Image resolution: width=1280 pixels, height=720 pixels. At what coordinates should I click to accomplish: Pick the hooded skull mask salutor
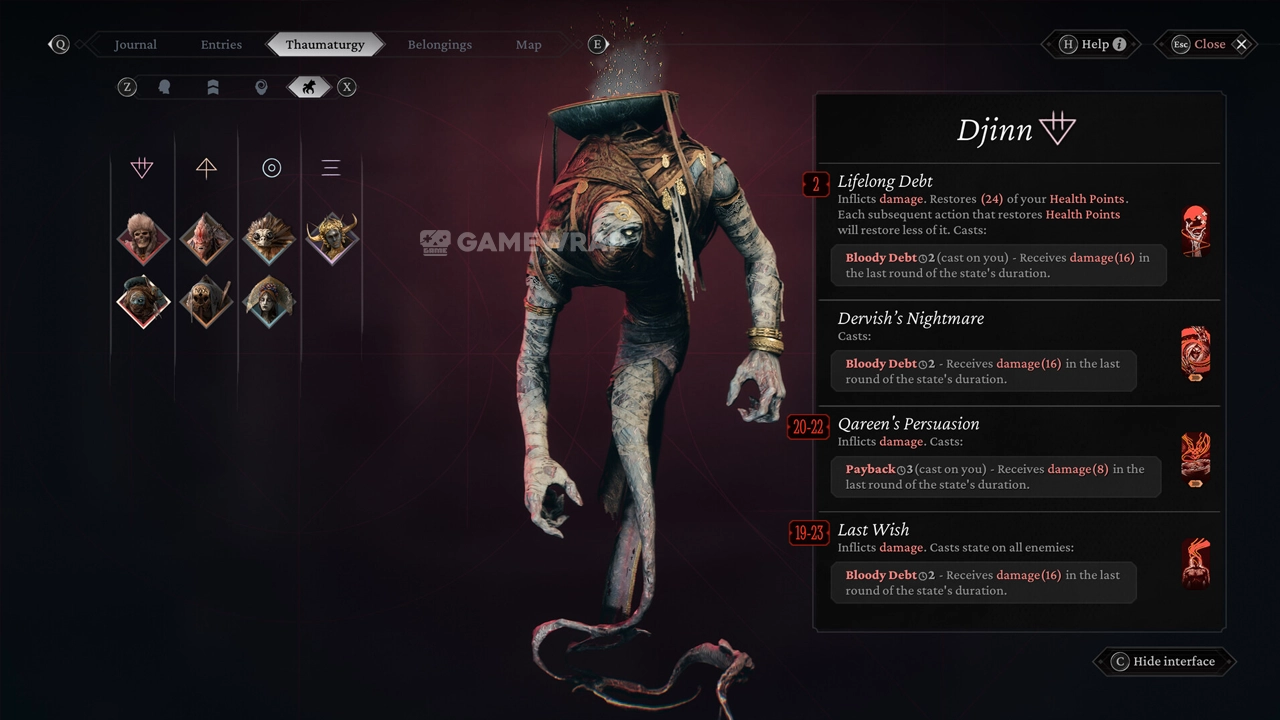tap(206, 301)
